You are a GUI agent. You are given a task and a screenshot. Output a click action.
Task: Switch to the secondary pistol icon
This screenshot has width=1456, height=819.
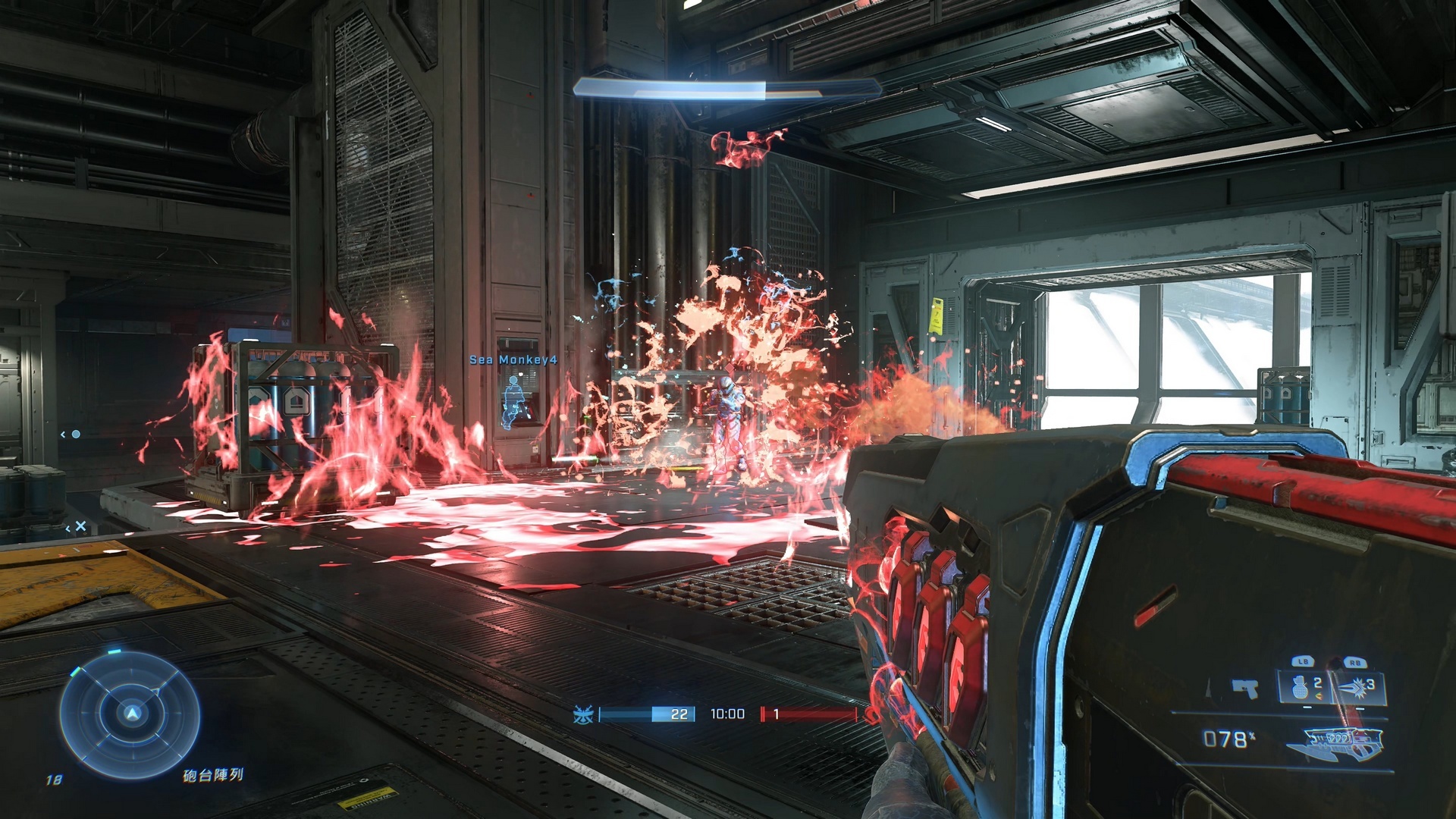(x=1245, y=689)
